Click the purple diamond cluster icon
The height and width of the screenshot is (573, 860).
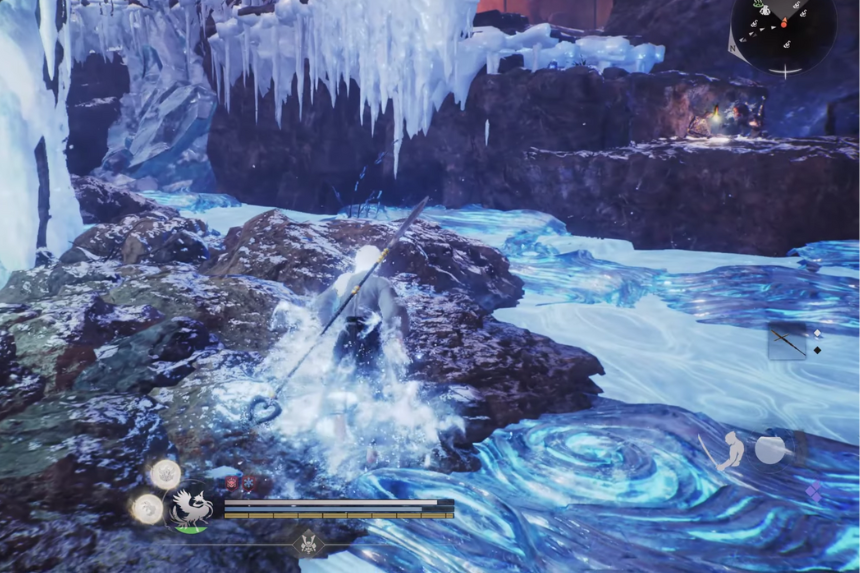[x=815, y=491]
